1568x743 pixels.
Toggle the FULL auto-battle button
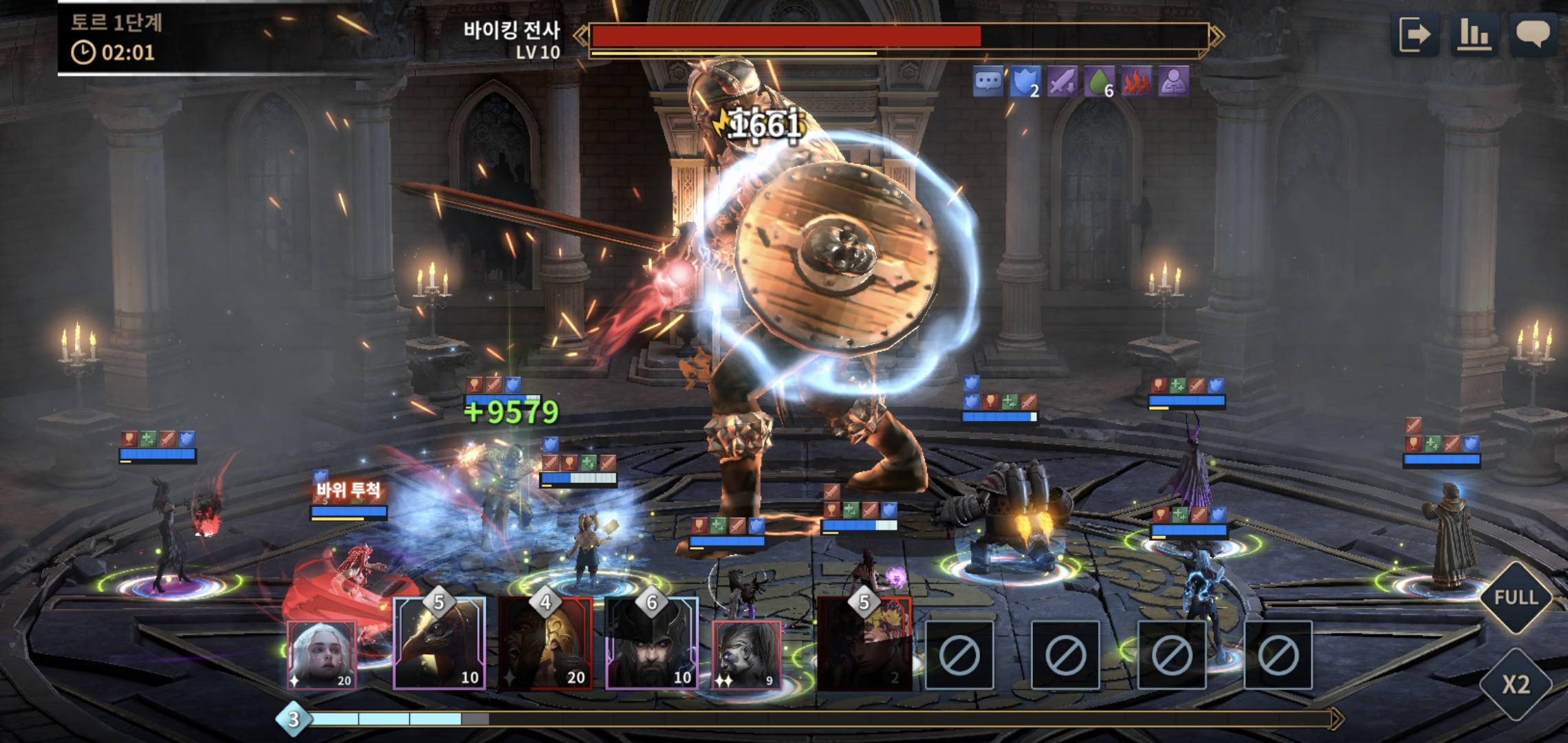tap(1516, 597)
